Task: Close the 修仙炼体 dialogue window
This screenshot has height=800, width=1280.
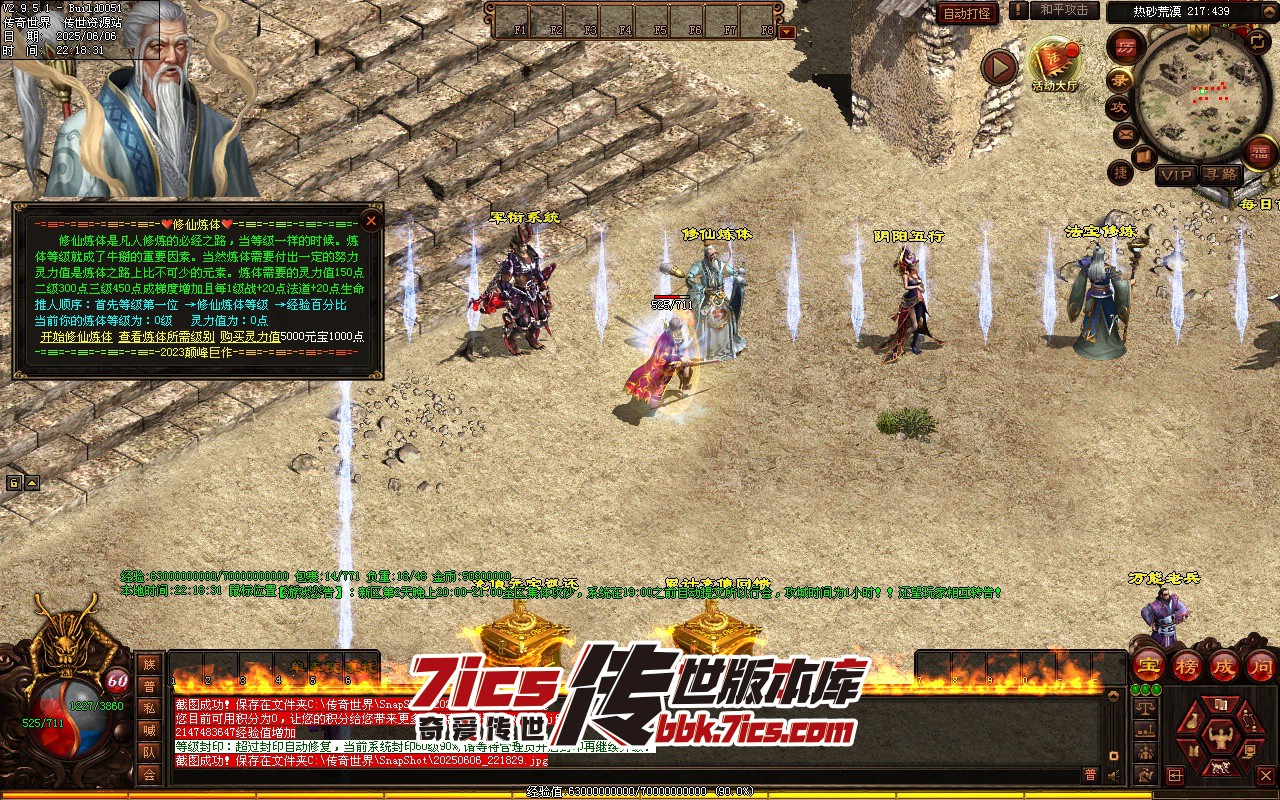Action: coord(371,221)
